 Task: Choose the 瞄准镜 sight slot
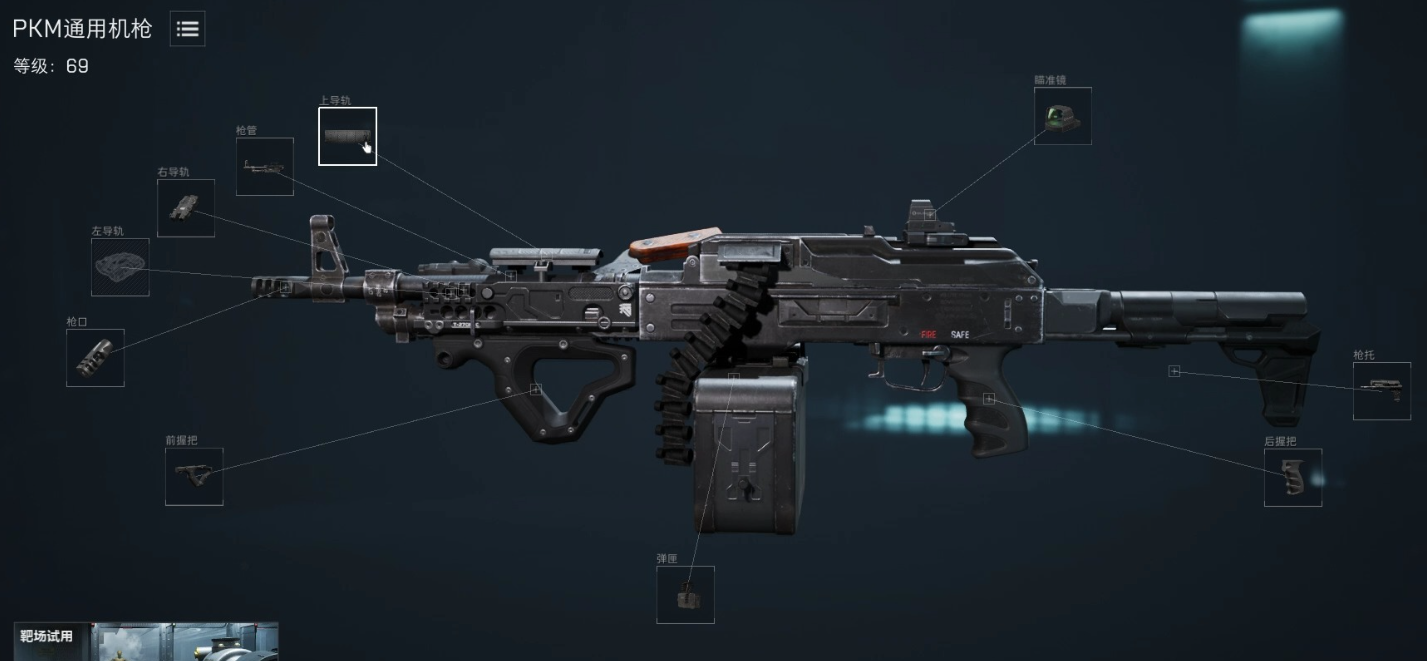pyautogui.click(x=1062, y=116)
